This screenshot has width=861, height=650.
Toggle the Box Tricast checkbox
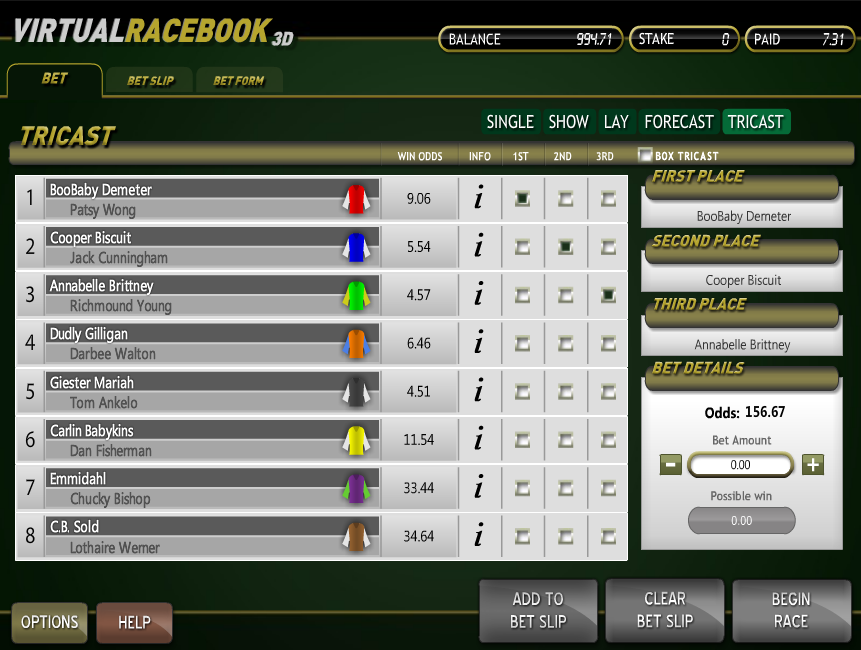tap(646, 155)
